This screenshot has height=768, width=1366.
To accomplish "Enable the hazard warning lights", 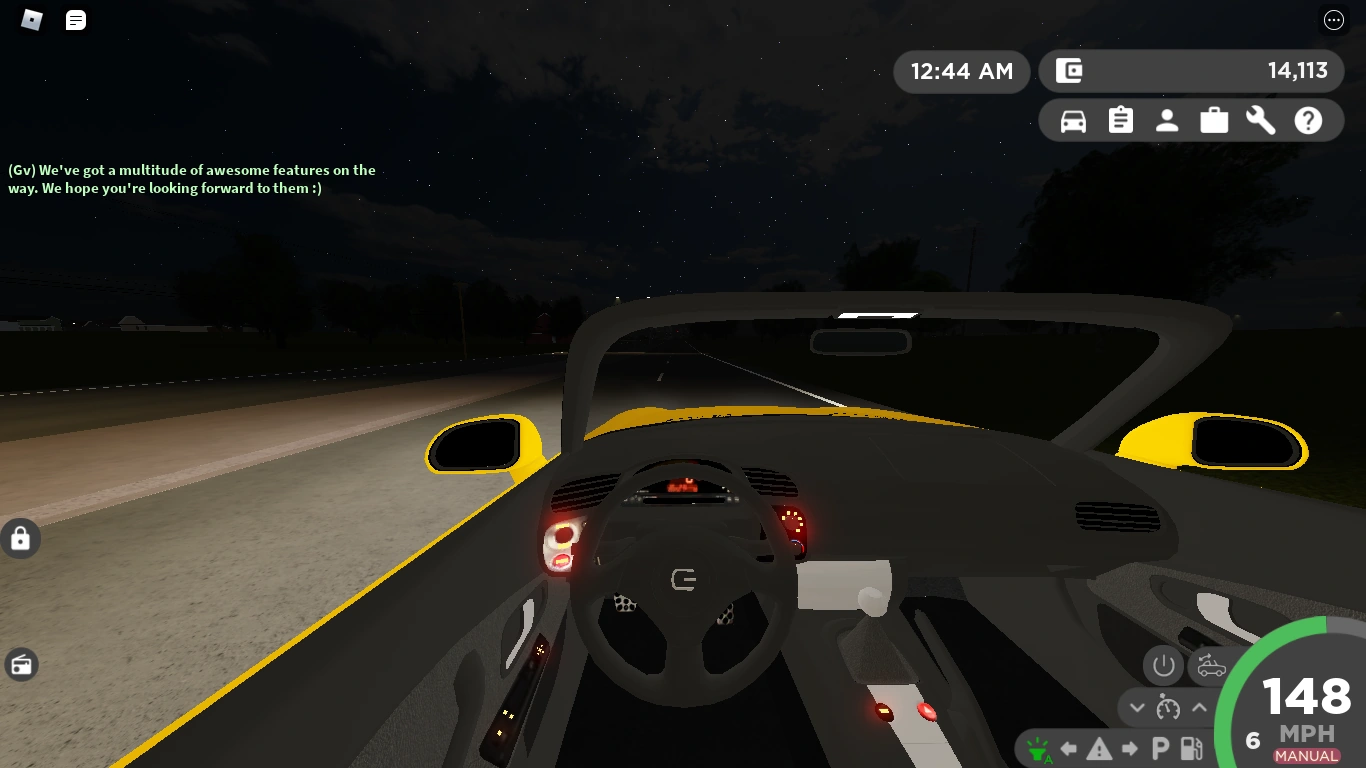I will click(x=1099, y=747).
